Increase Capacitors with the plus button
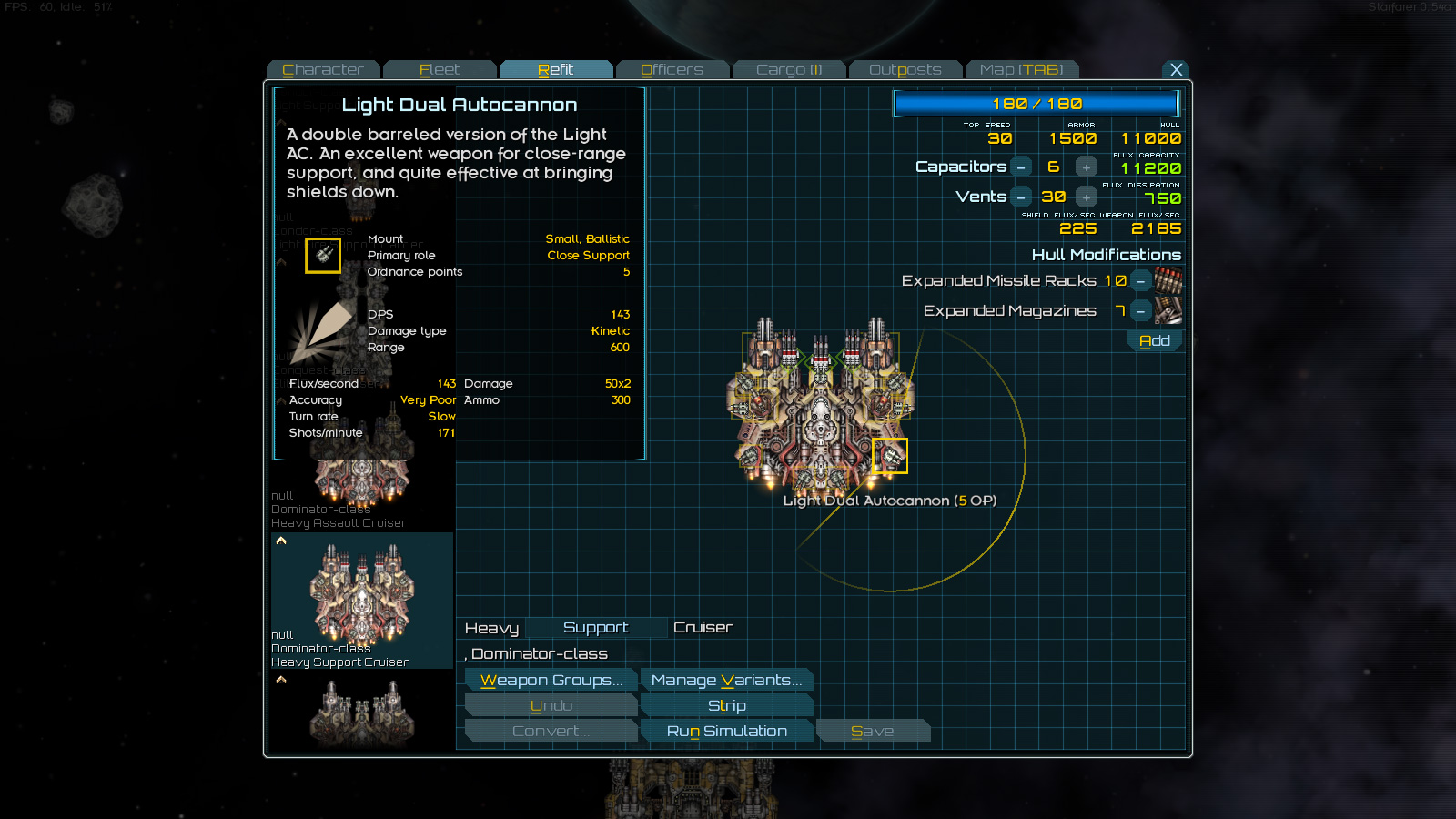The height and width of the screenshot is (819, 1456). pos(1086,167)
